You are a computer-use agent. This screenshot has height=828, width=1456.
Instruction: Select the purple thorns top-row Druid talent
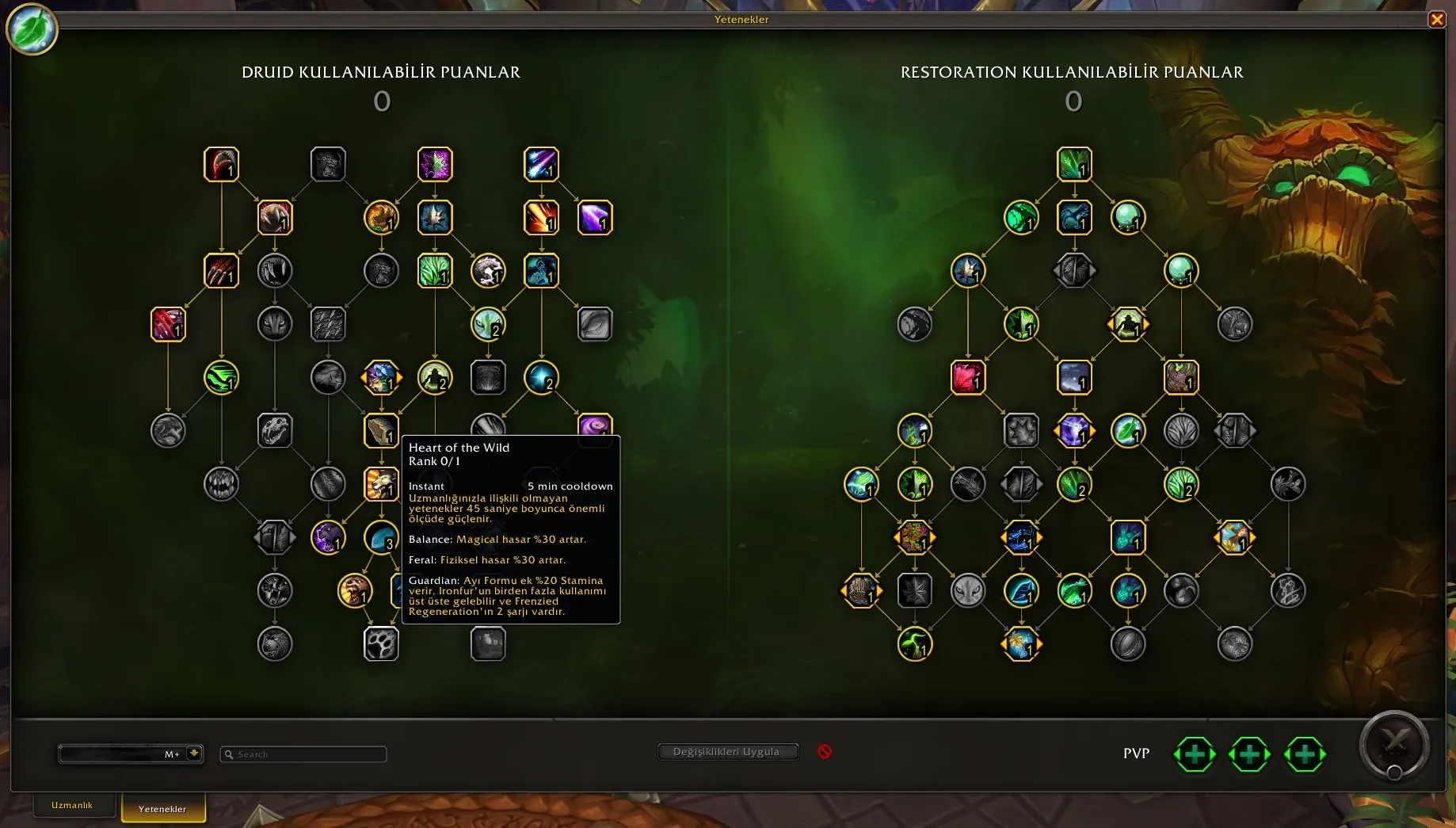[x=435, y=165]
